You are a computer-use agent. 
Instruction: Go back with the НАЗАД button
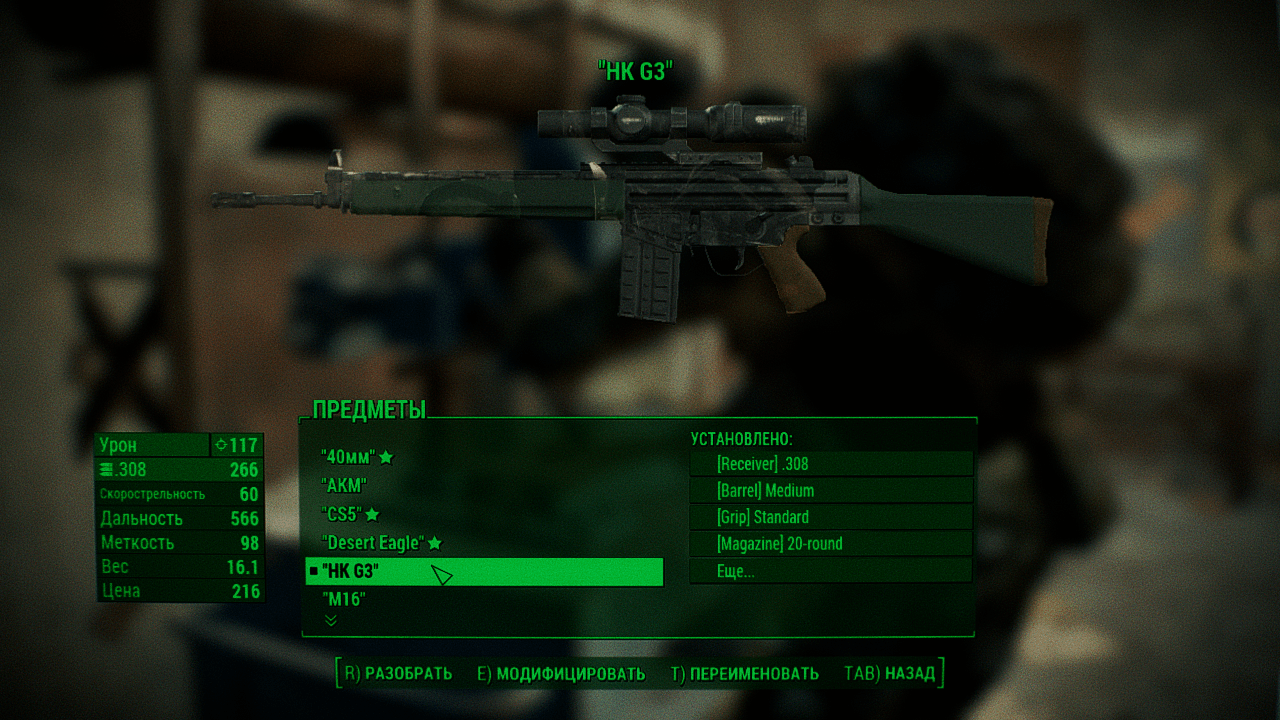(x=890, y=674)
